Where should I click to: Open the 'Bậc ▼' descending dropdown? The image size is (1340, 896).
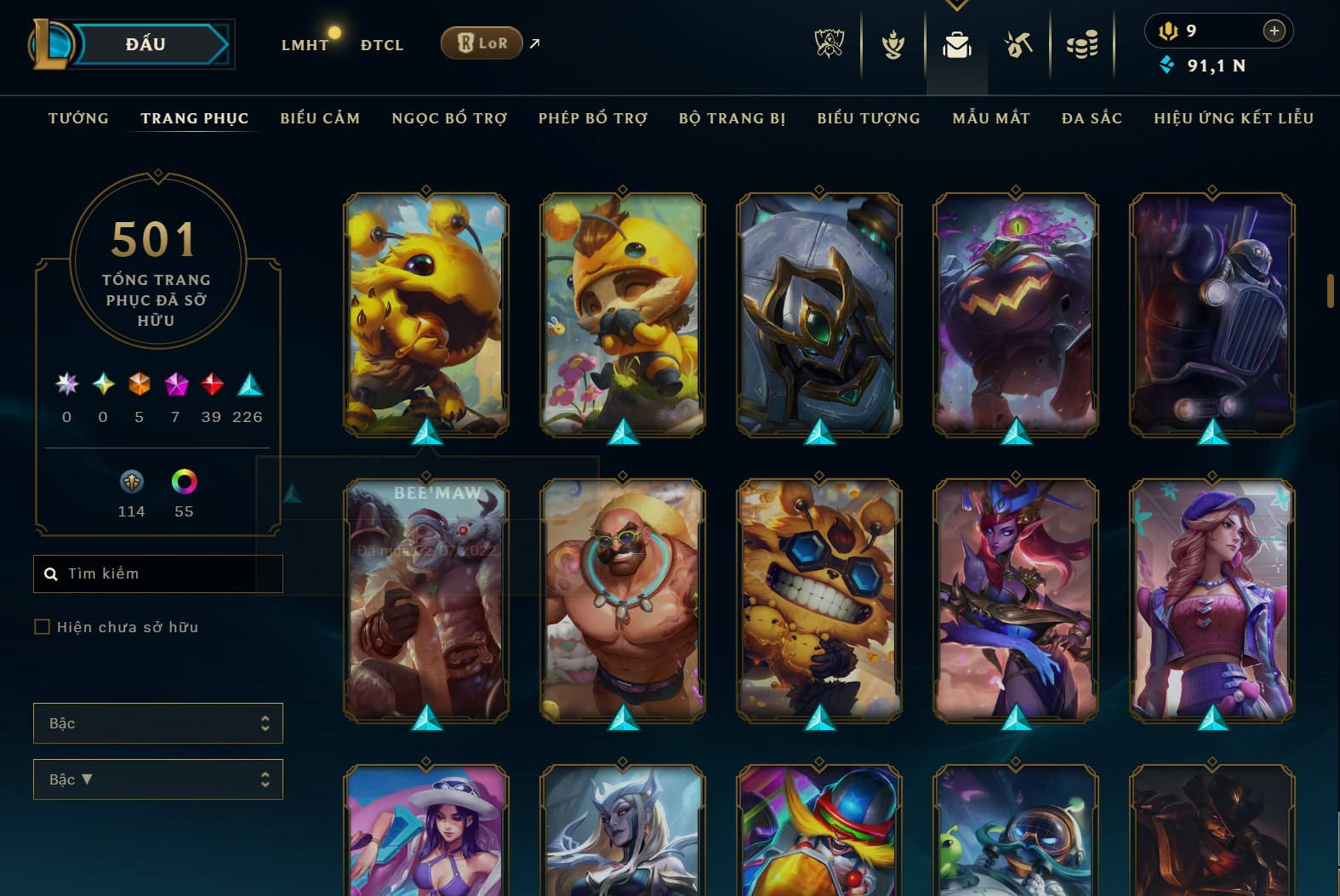157,779
